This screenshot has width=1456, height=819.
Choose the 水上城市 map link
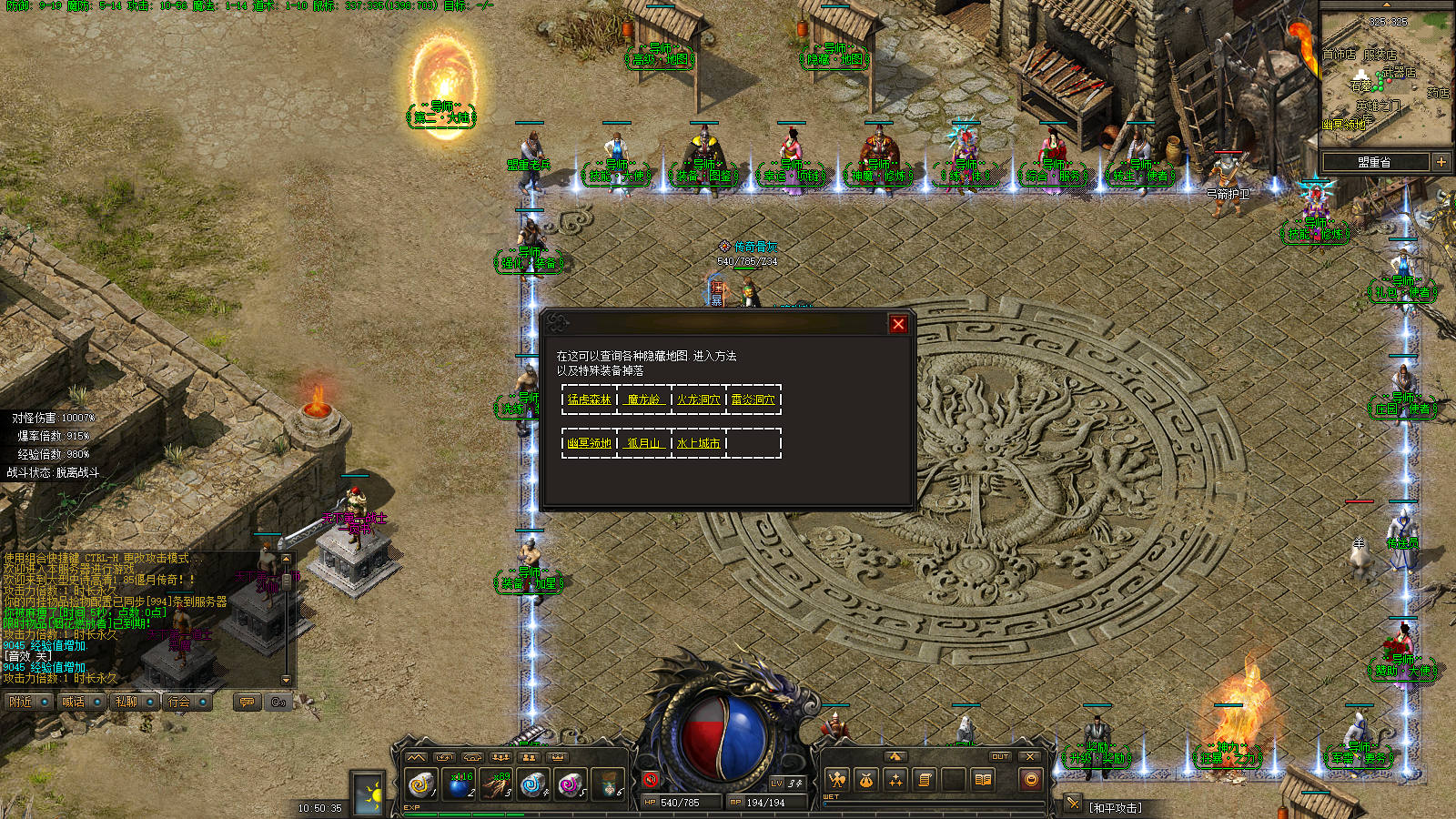tap(699, 443)
